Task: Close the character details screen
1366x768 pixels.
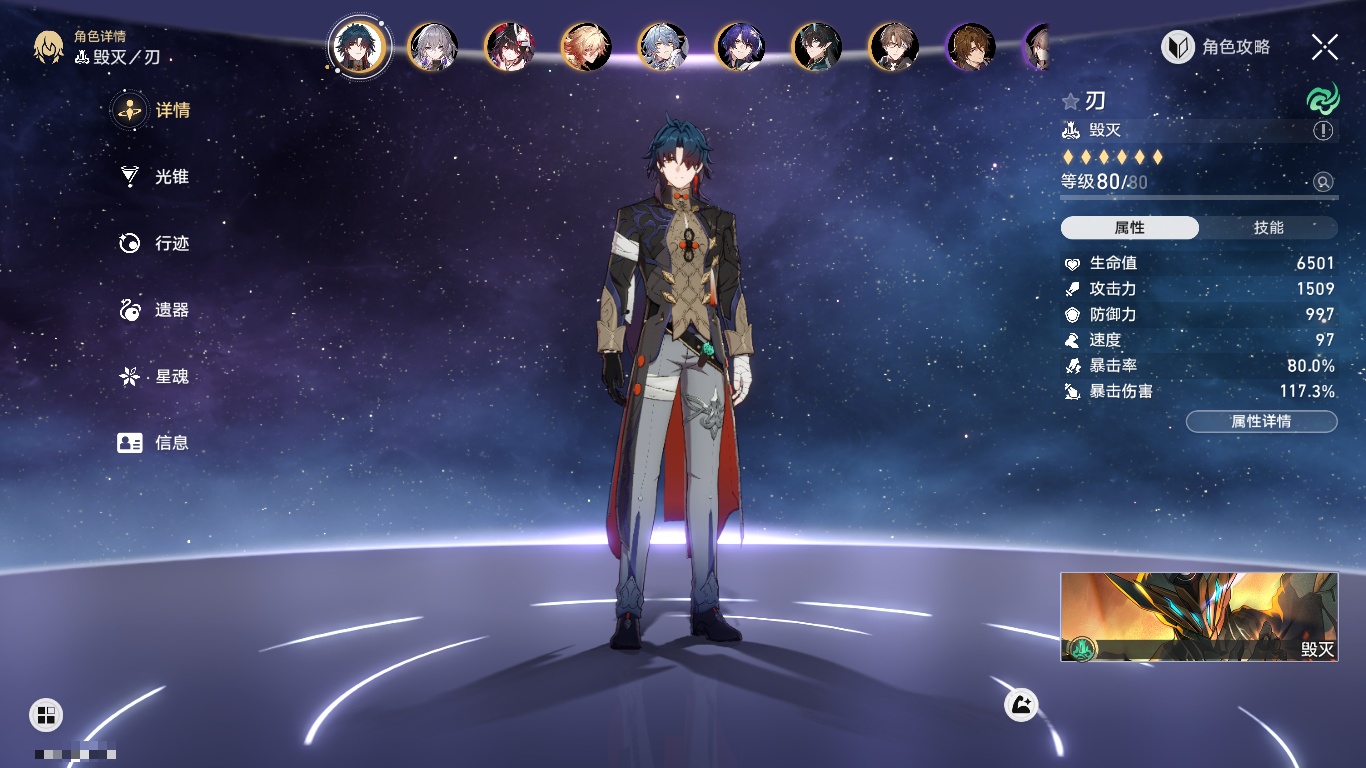Action: 1325,47
